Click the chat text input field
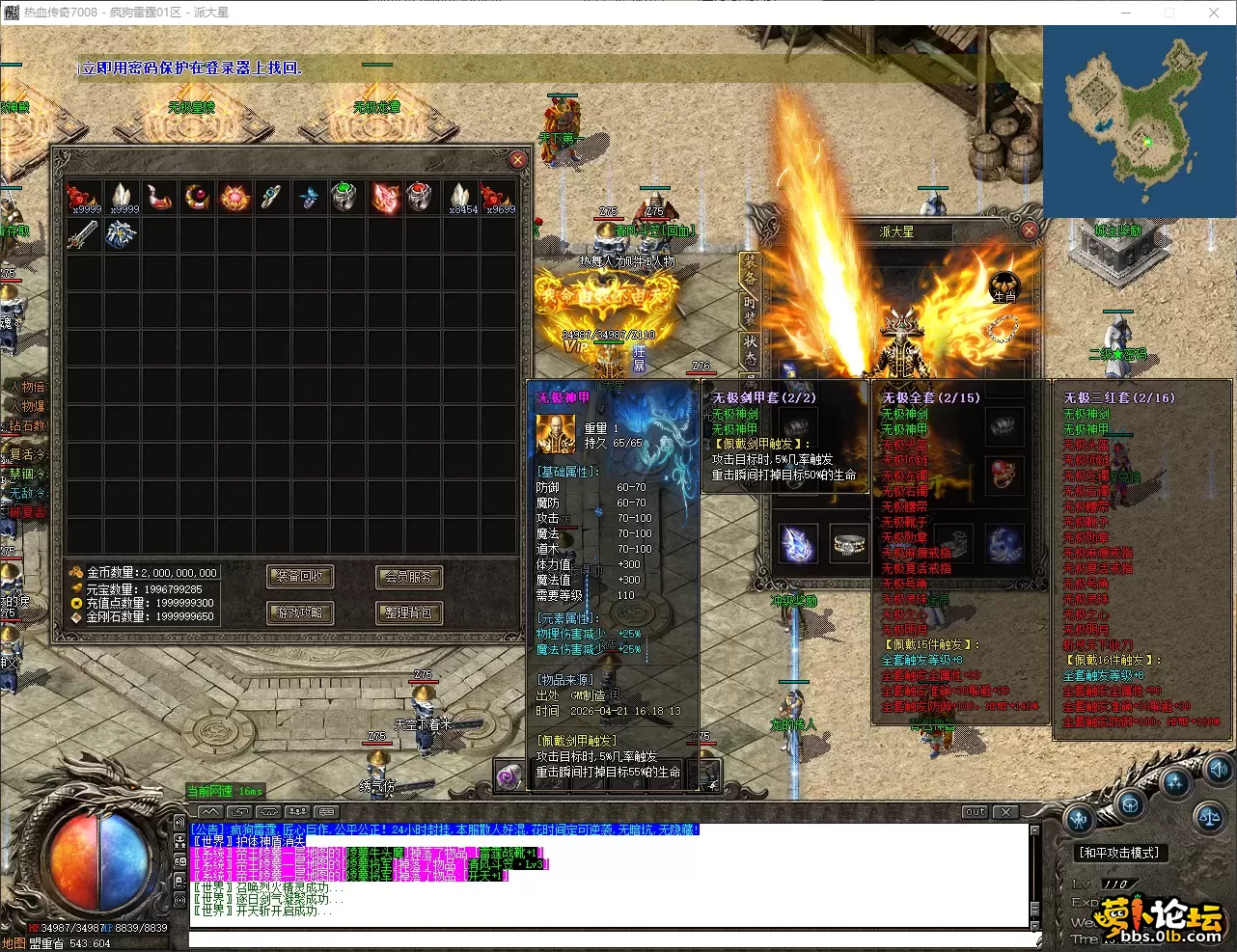 pyautogui.click(x=608, y=938)
